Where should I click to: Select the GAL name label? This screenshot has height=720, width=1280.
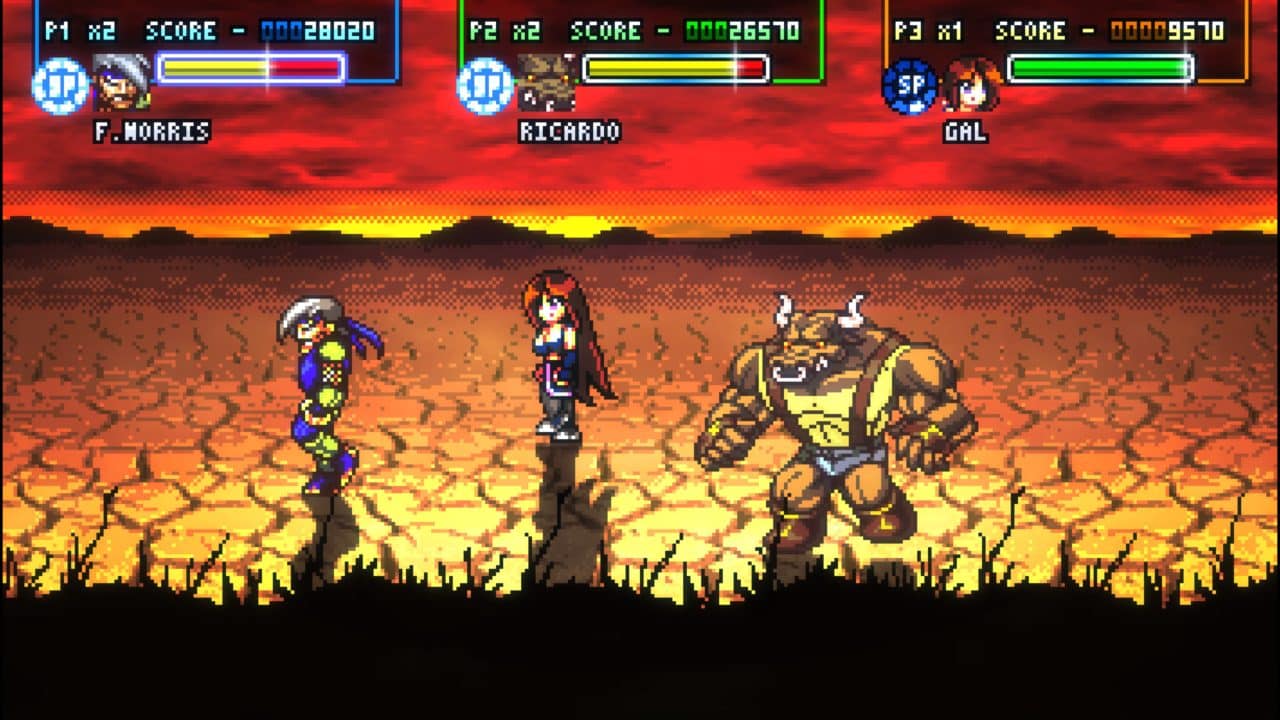(x=965, y=131)
